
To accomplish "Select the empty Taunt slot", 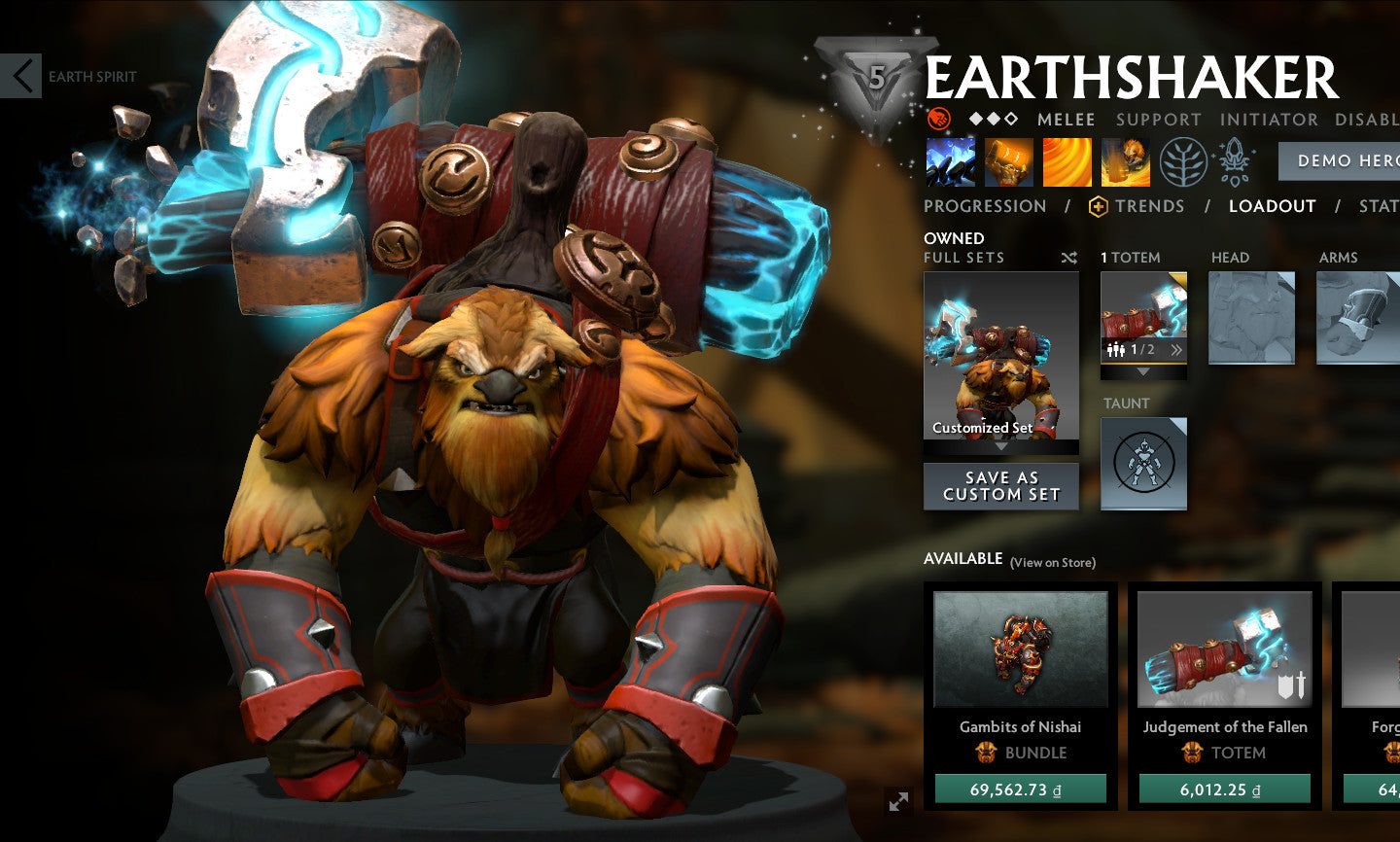I will pos(1144,464).
